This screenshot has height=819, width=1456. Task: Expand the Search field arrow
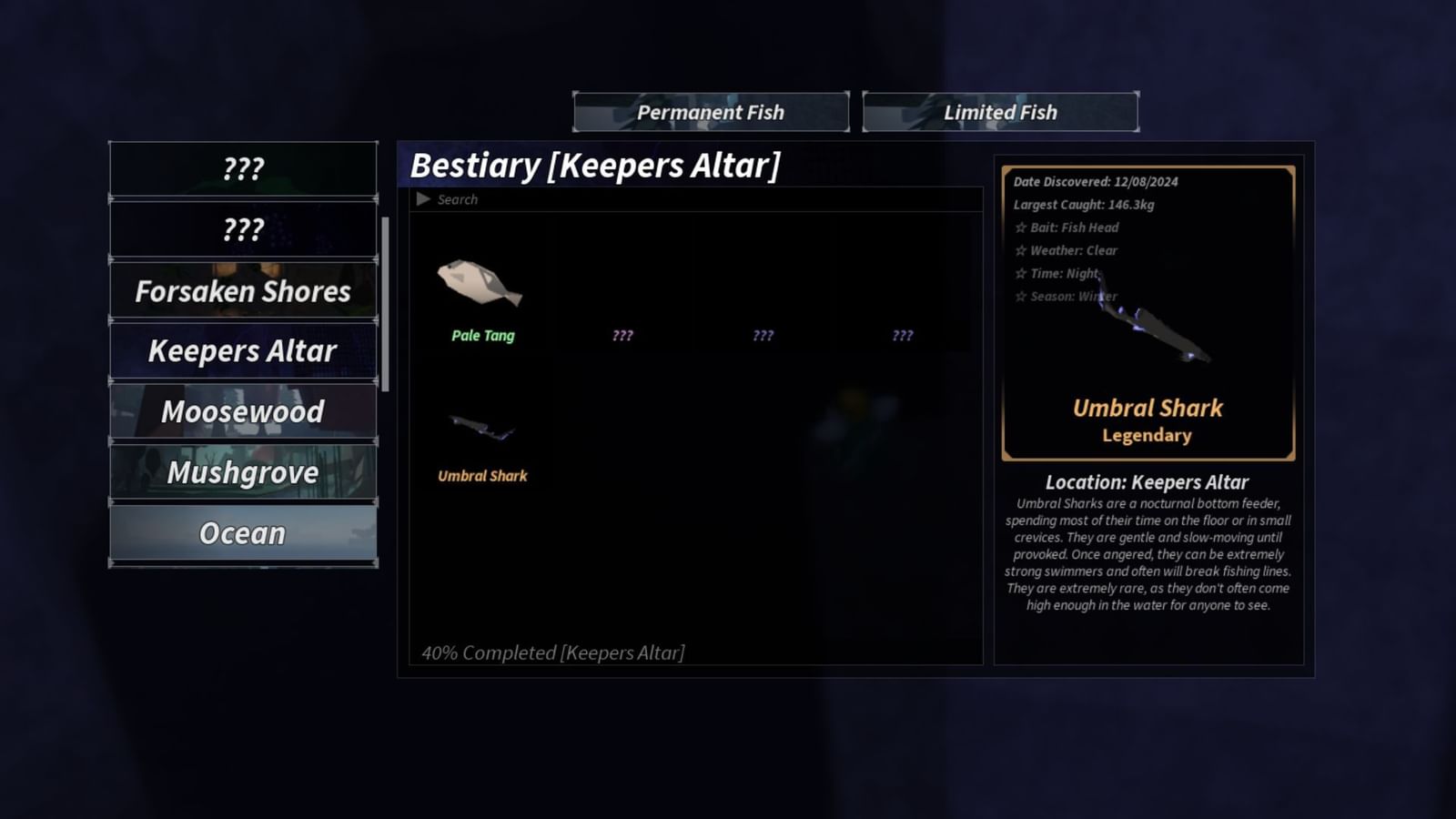click(x=422, y=199)
